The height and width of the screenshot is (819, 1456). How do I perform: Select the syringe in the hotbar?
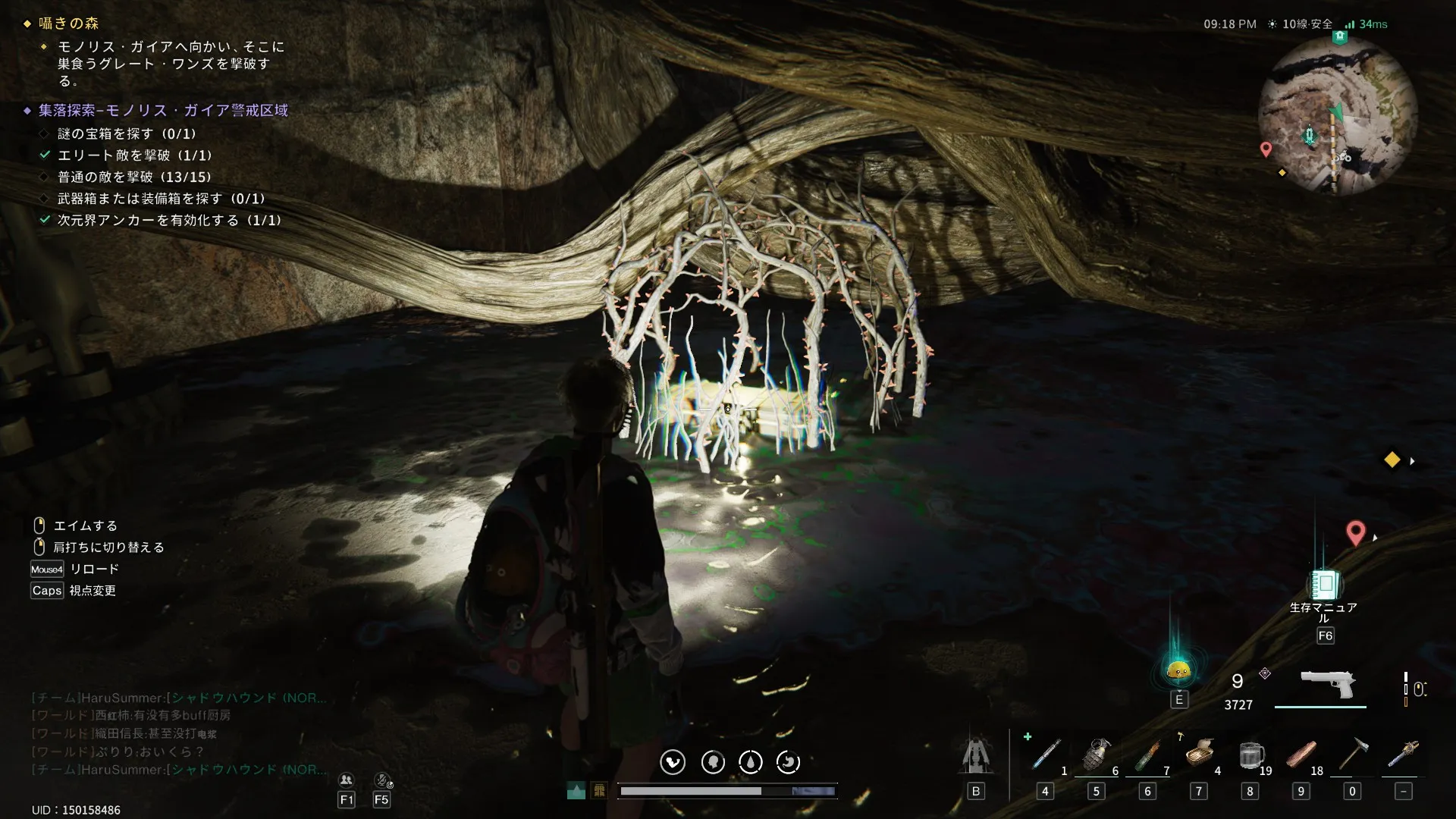(x=1046, y=755)
